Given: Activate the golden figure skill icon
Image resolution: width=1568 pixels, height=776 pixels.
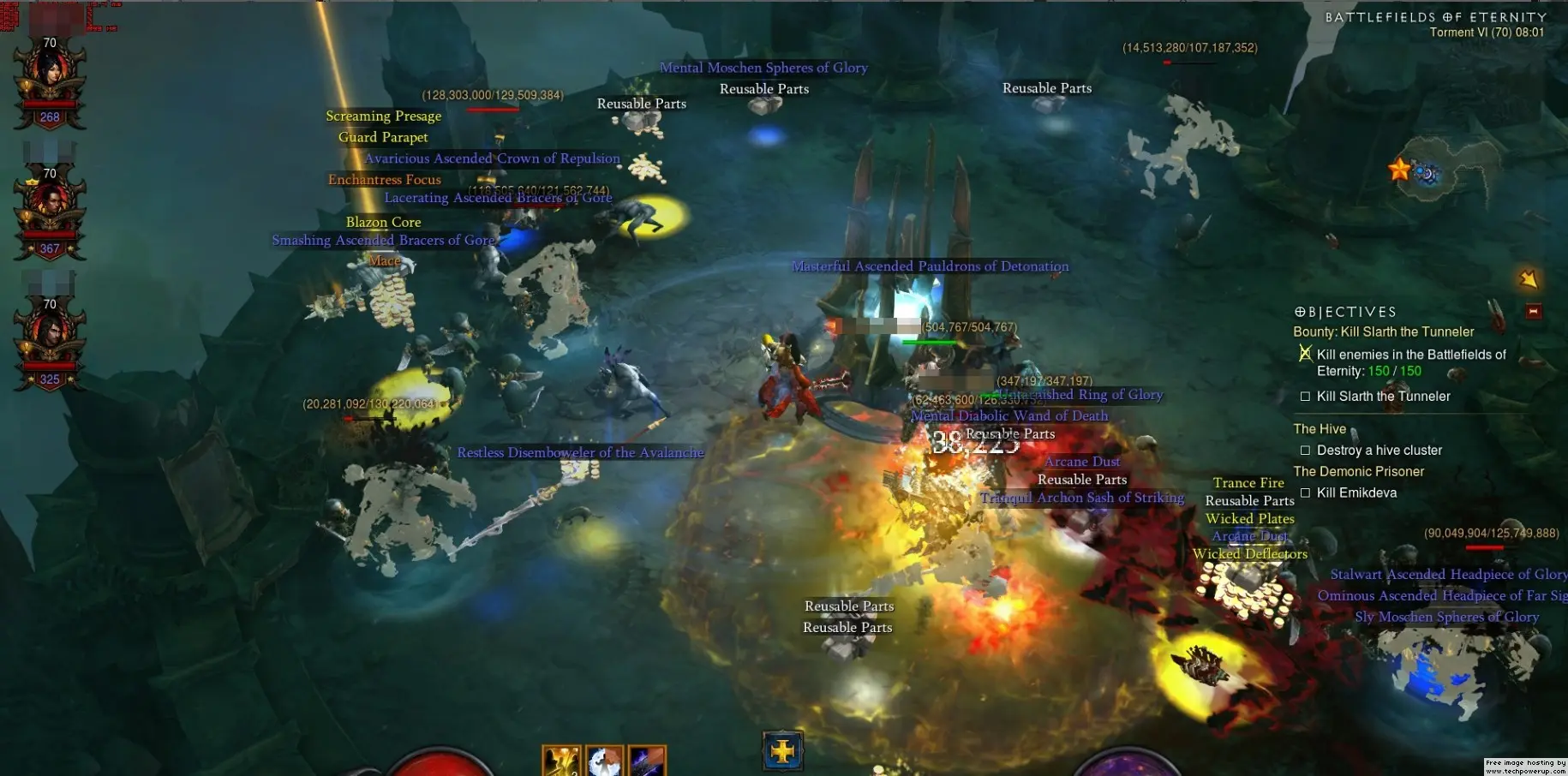Looking at the screenshot, I should 561,761.
